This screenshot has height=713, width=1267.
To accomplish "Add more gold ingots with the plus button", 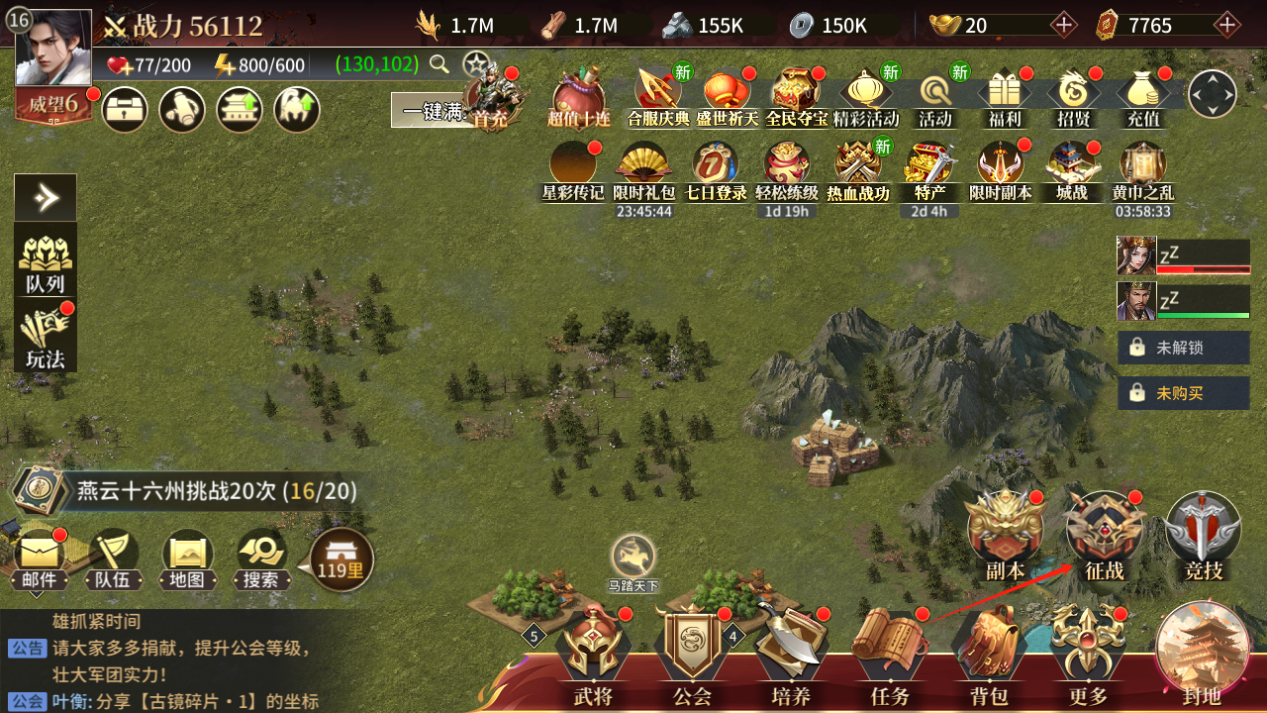I will 1063,25.
